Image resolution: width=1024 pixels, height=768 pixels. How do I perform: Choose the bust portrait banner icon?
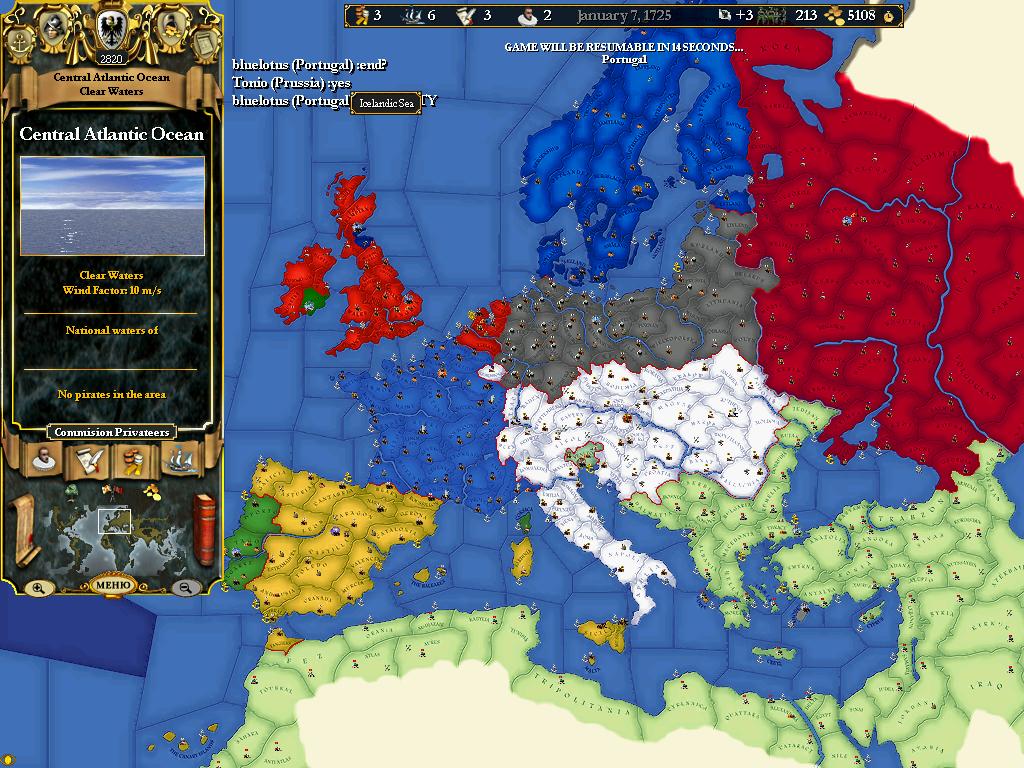point(44,460)
